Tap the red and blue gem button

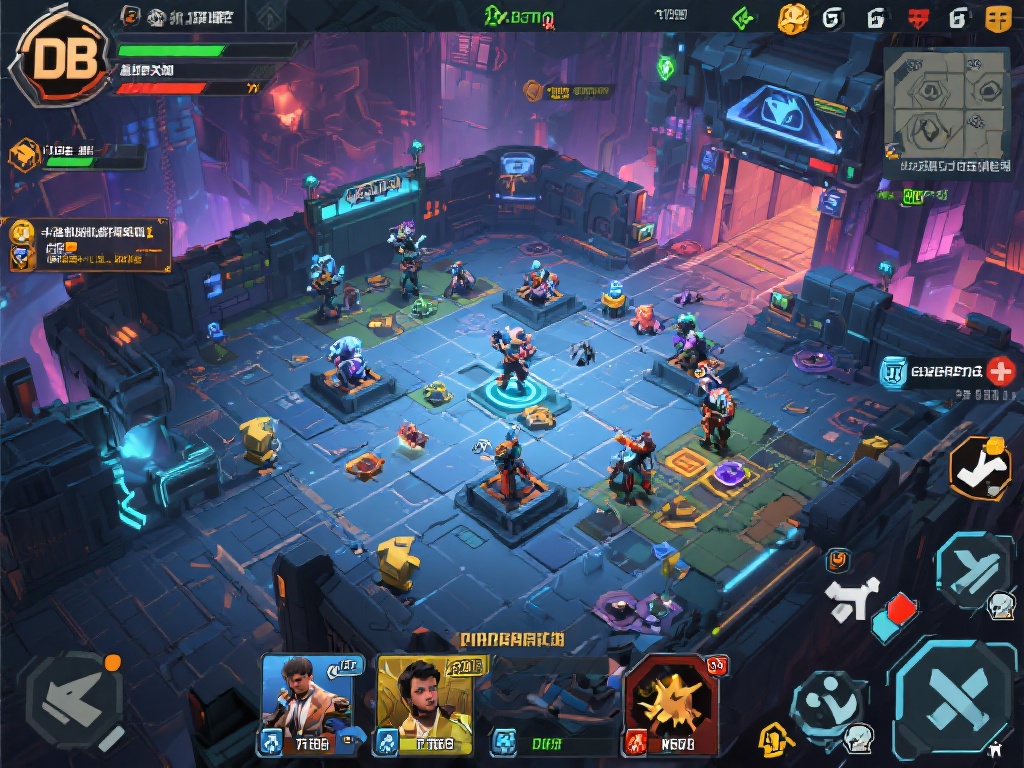click(x=893, y=614)
